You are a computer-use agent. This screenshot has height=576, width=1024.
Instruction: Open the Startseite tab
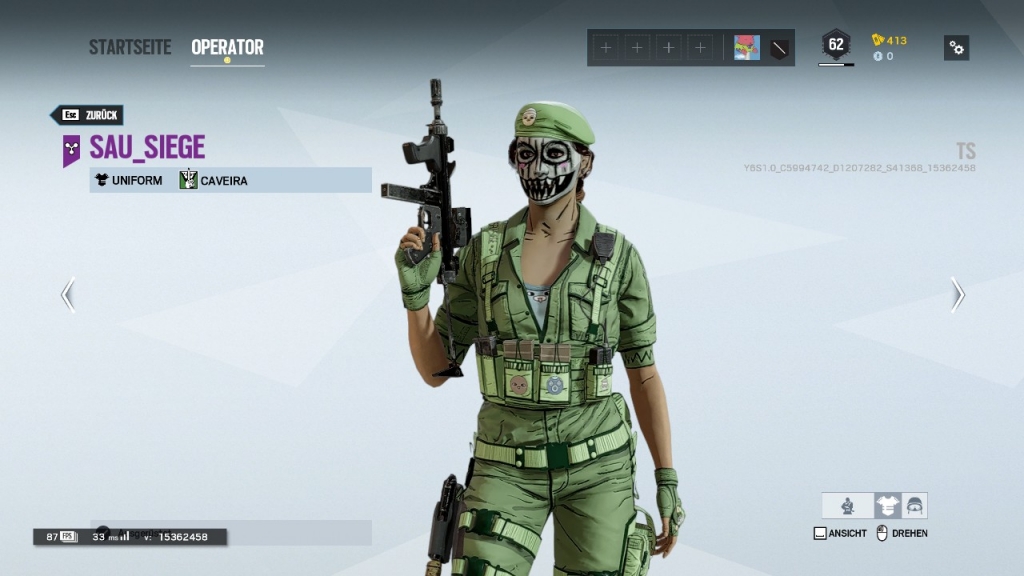click(x=130, y=47)
